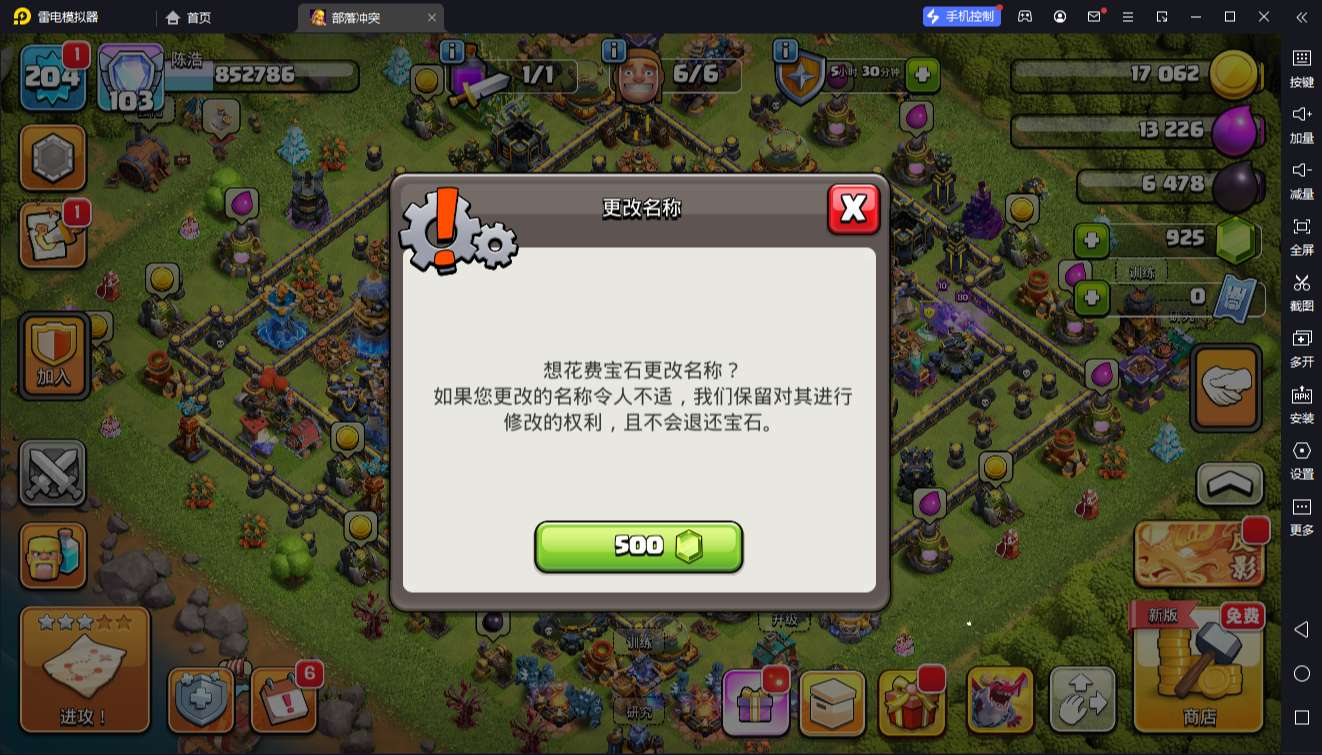This screenshot has height=755, width=1322.
Task: Open quick training barbarian potion icon
Action: (52, 556)
